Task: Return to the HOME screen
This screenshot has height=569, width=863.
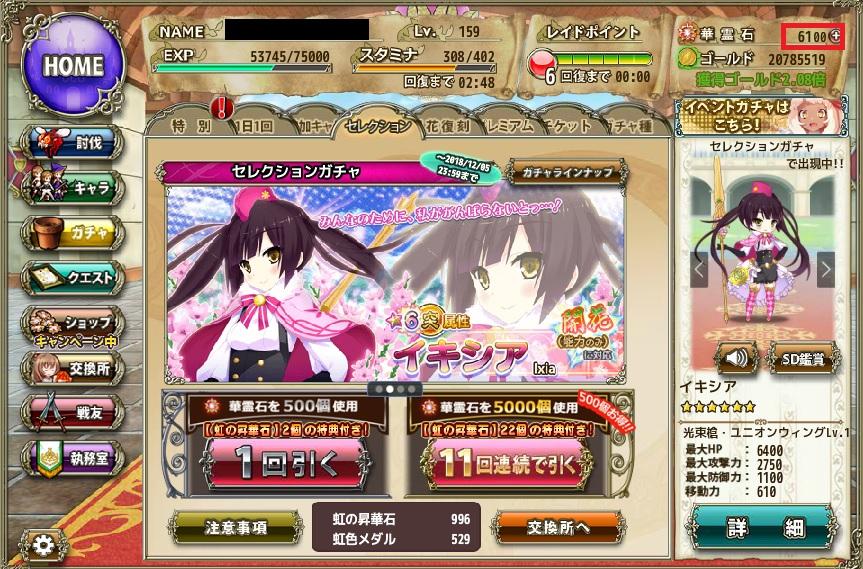Action: coord(74,66)
